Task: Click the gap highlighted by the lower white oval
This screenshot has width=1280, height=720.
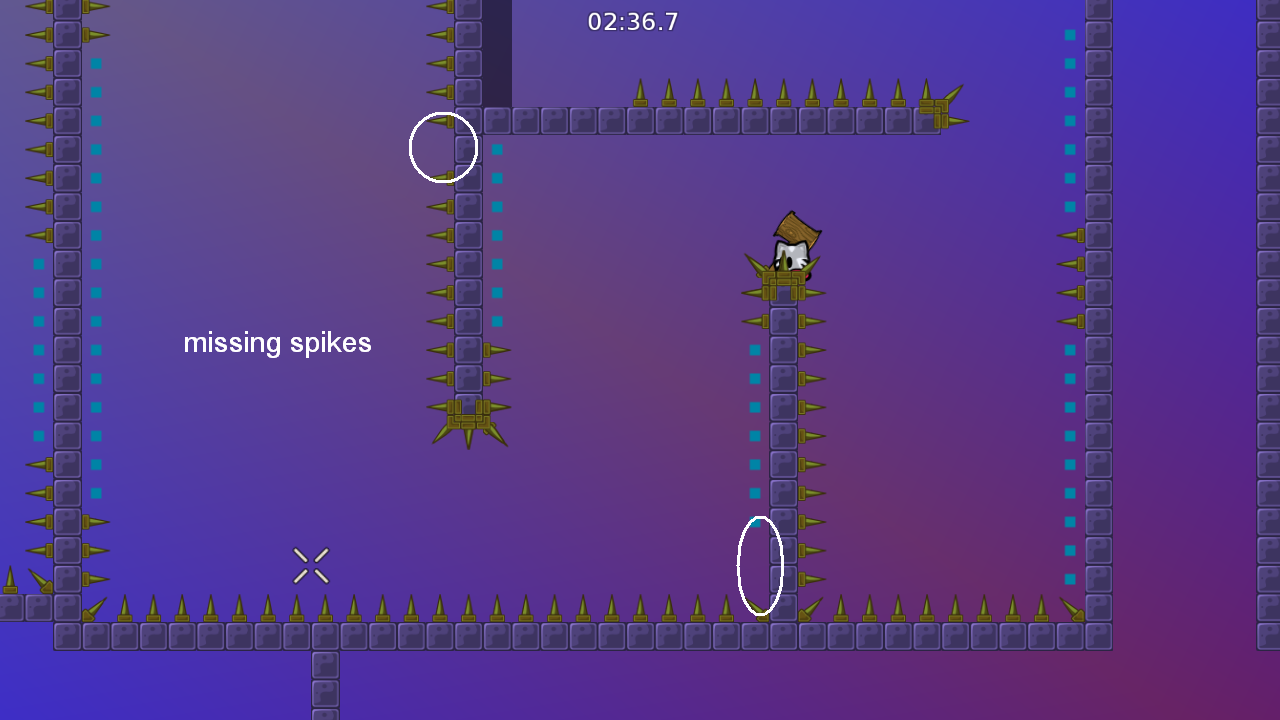Action: [x=760, y=565]
